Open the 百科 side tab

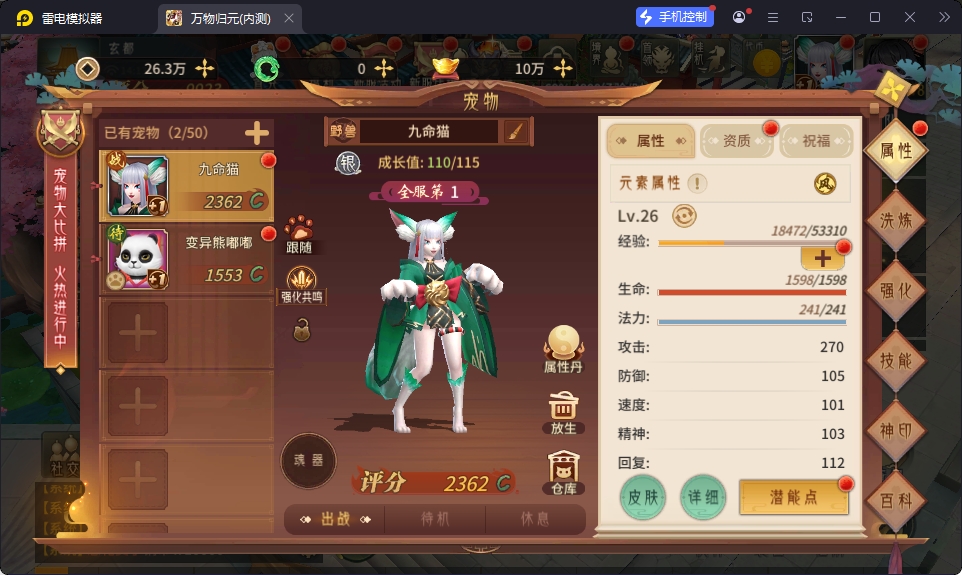(x=895, y=500)
